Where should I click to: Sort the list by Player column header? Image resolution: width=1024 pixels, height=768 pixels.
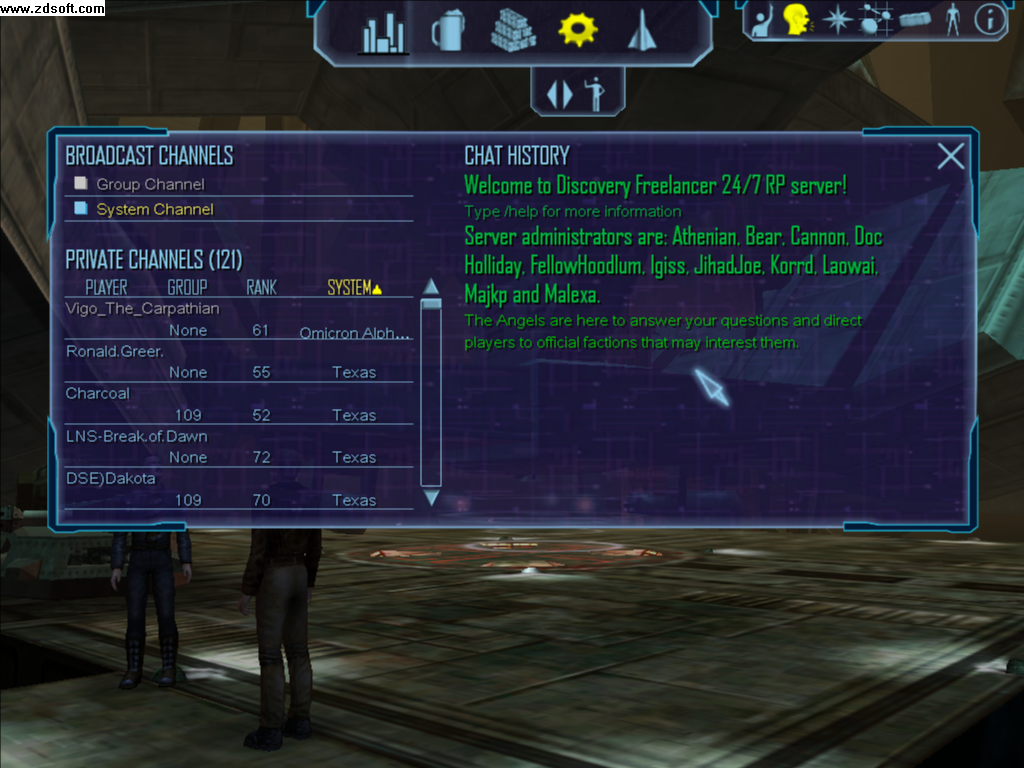coord(106,288)
